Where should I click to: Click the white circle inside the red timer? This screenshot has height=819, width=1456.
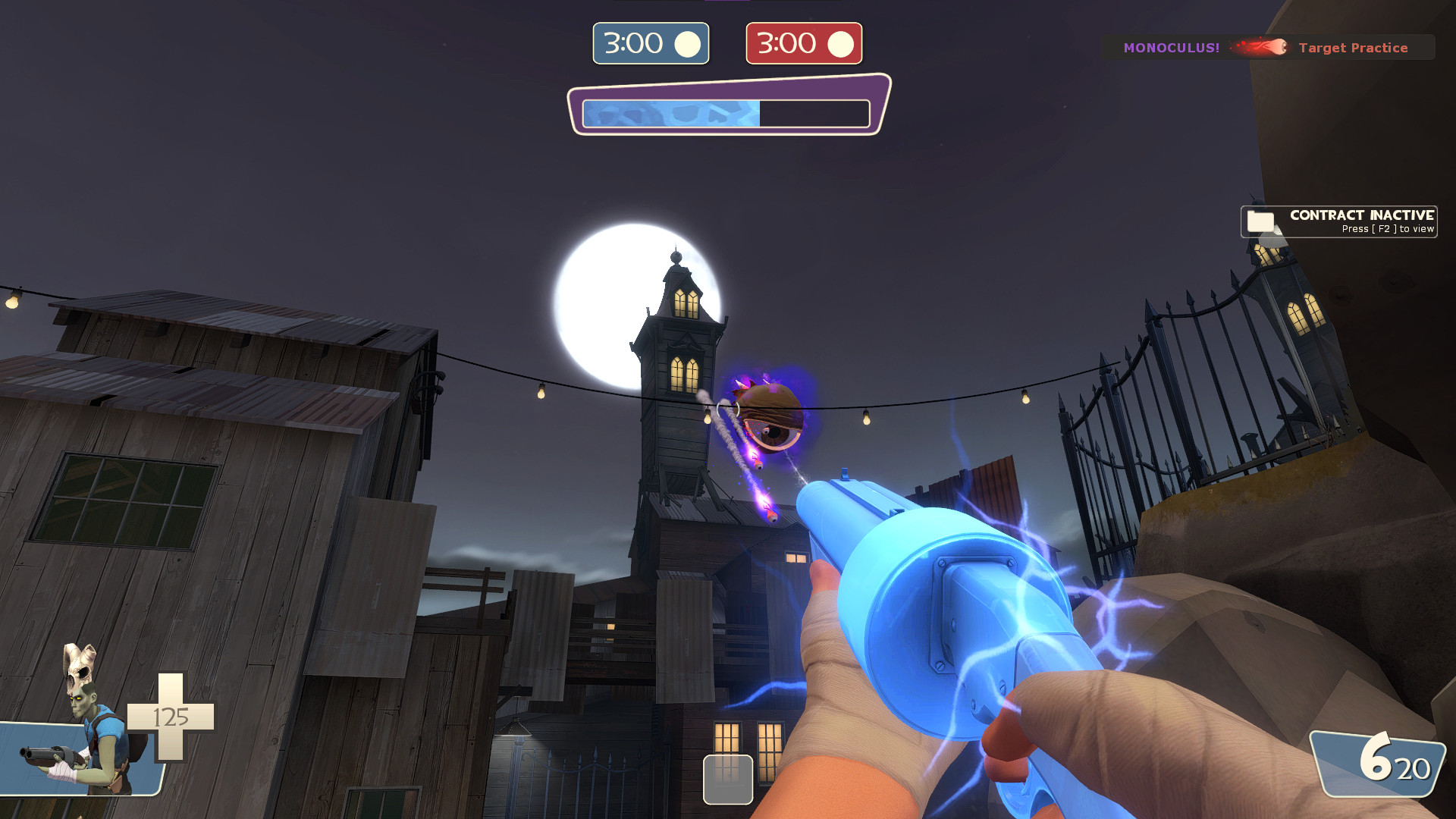841,43
